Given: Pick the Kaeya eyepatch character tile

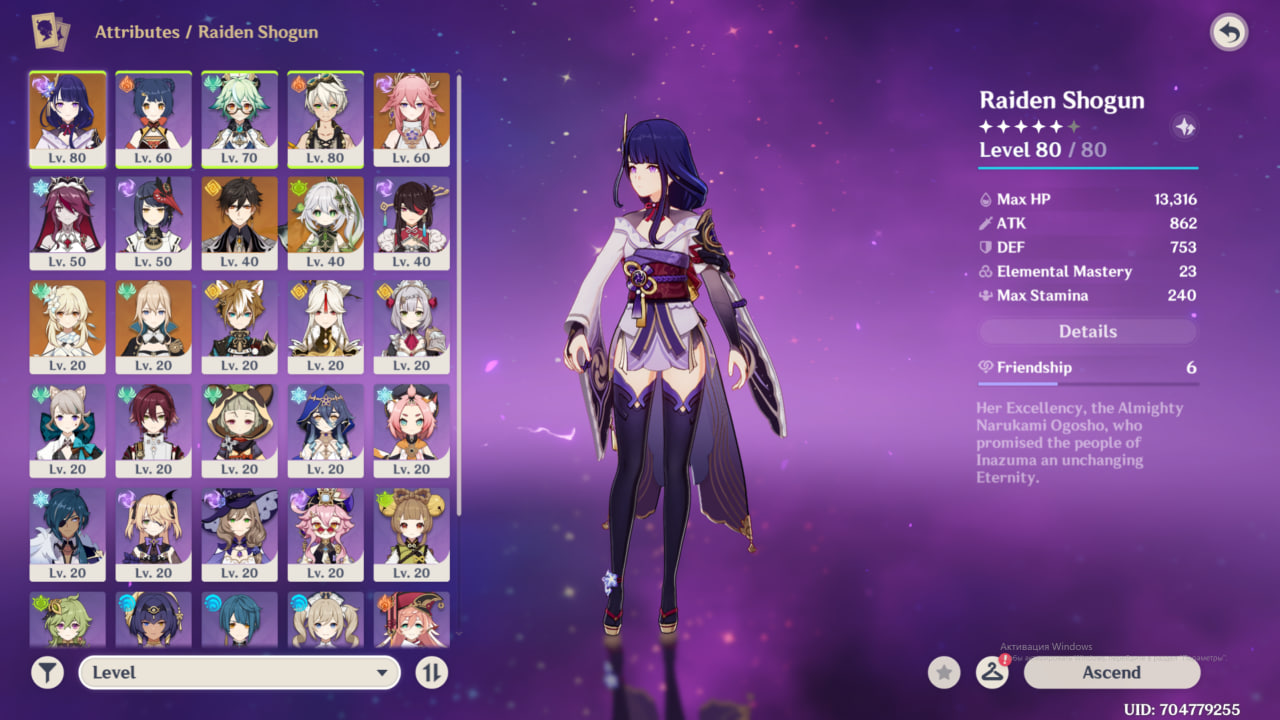Looking at the screenshot, I should pos(67,533).
